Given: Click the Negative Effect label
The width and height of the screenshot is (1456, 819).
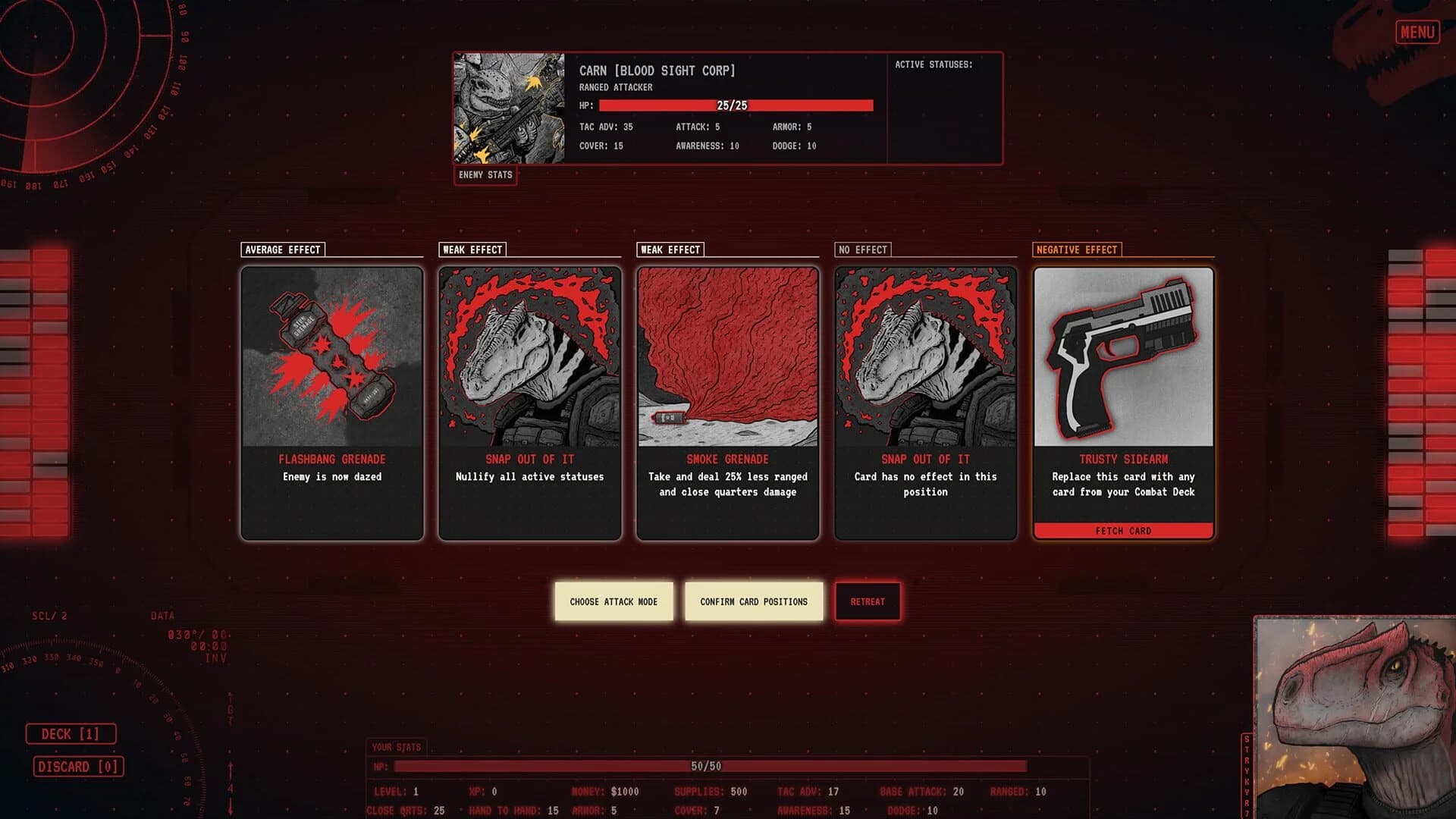Looking at the screenshot, I should coord(1076,249).
